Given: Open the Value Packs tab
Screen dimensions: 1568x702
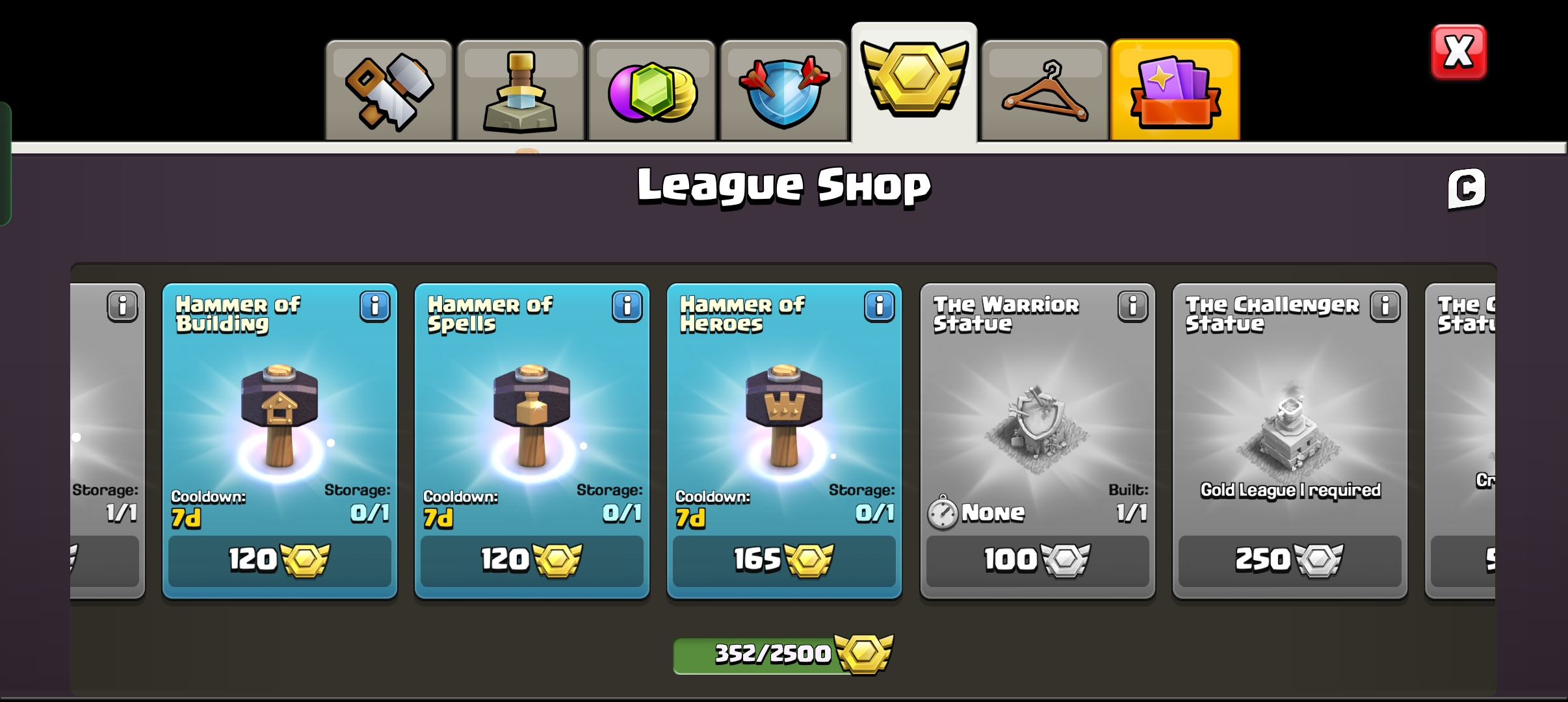Looking at the screenshot, I should pyautogui.click(x=1175, y=89).
